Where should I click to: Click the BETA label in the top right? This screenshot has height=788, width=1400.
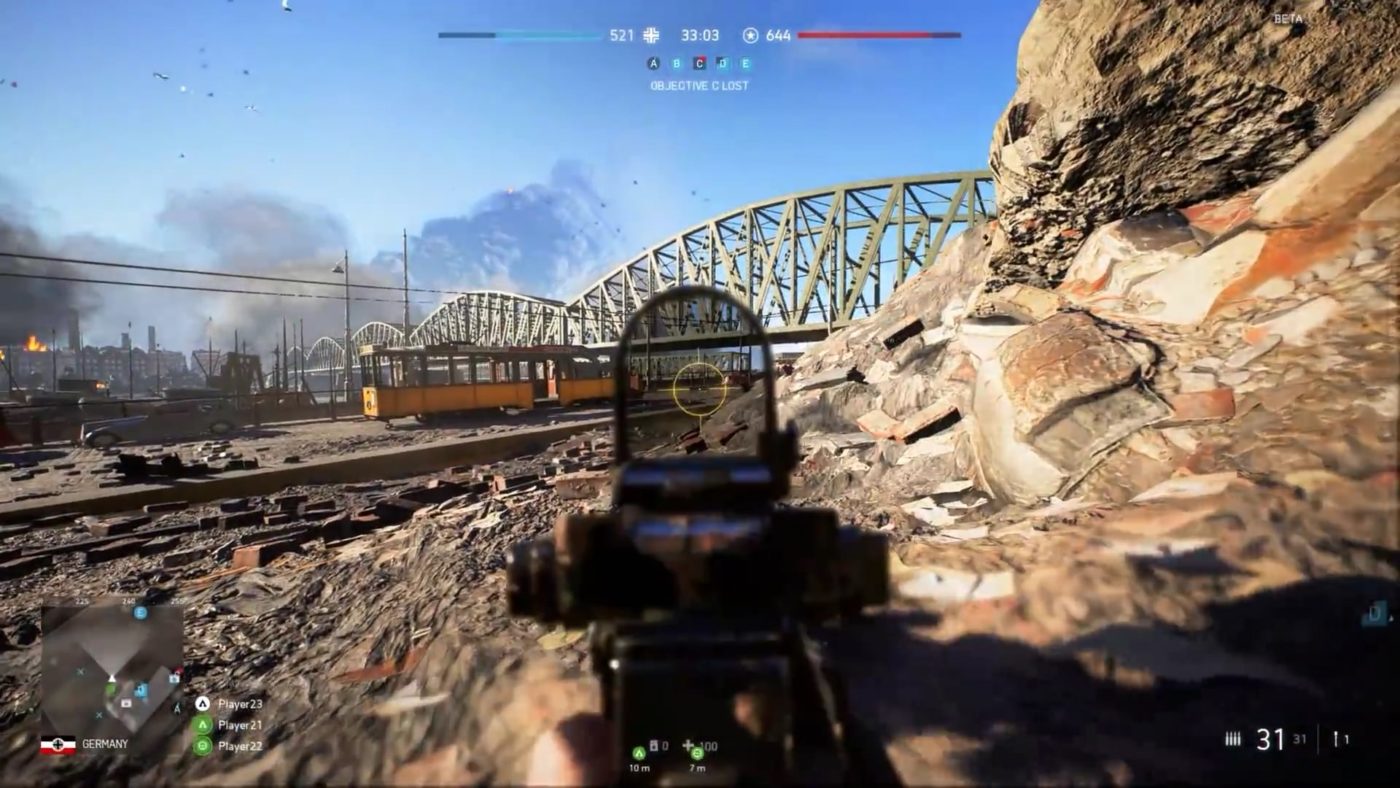1289,17
